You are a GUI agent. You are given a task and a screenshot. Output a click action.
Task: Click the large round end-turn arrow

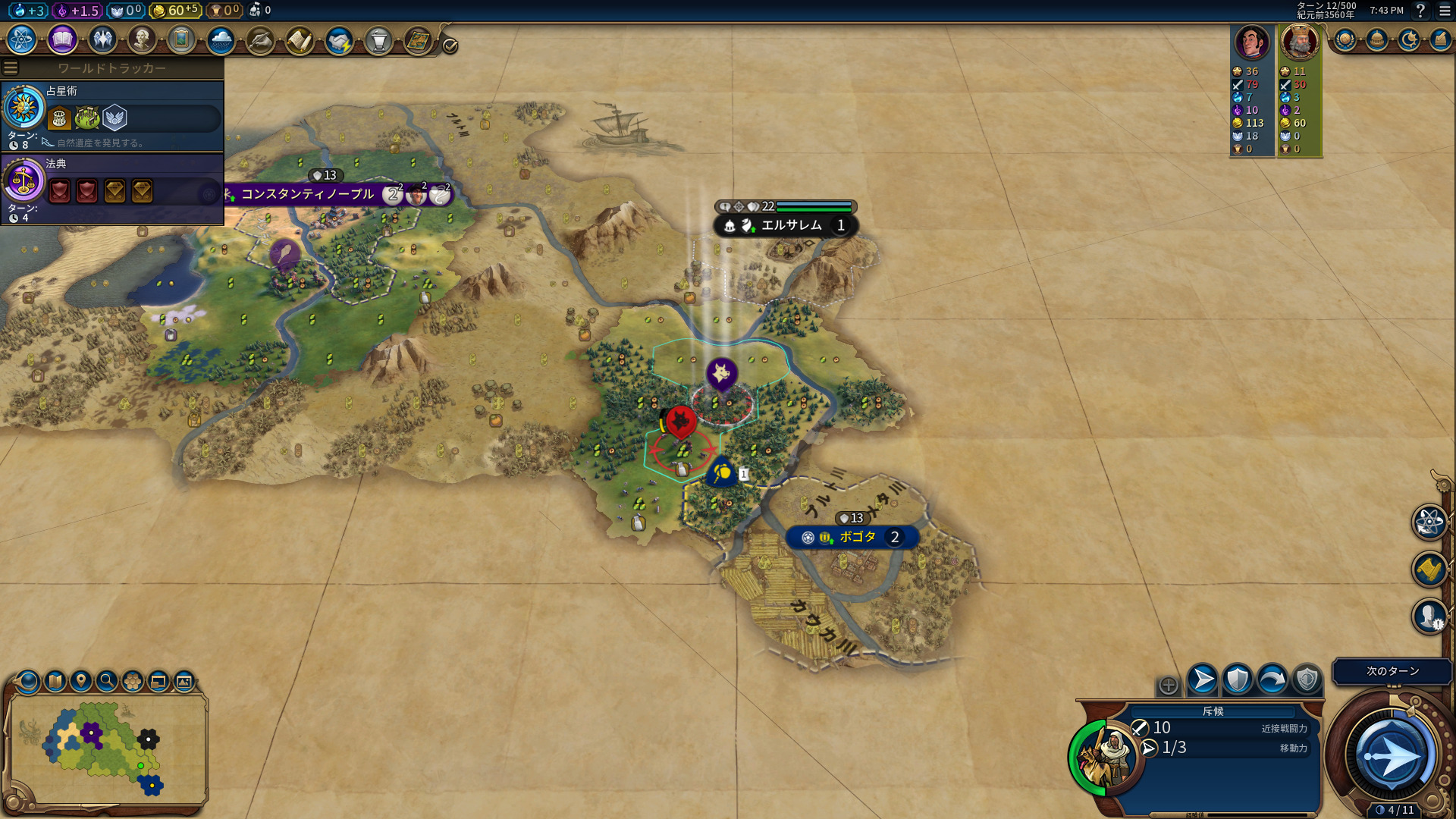pos(1392,755)
